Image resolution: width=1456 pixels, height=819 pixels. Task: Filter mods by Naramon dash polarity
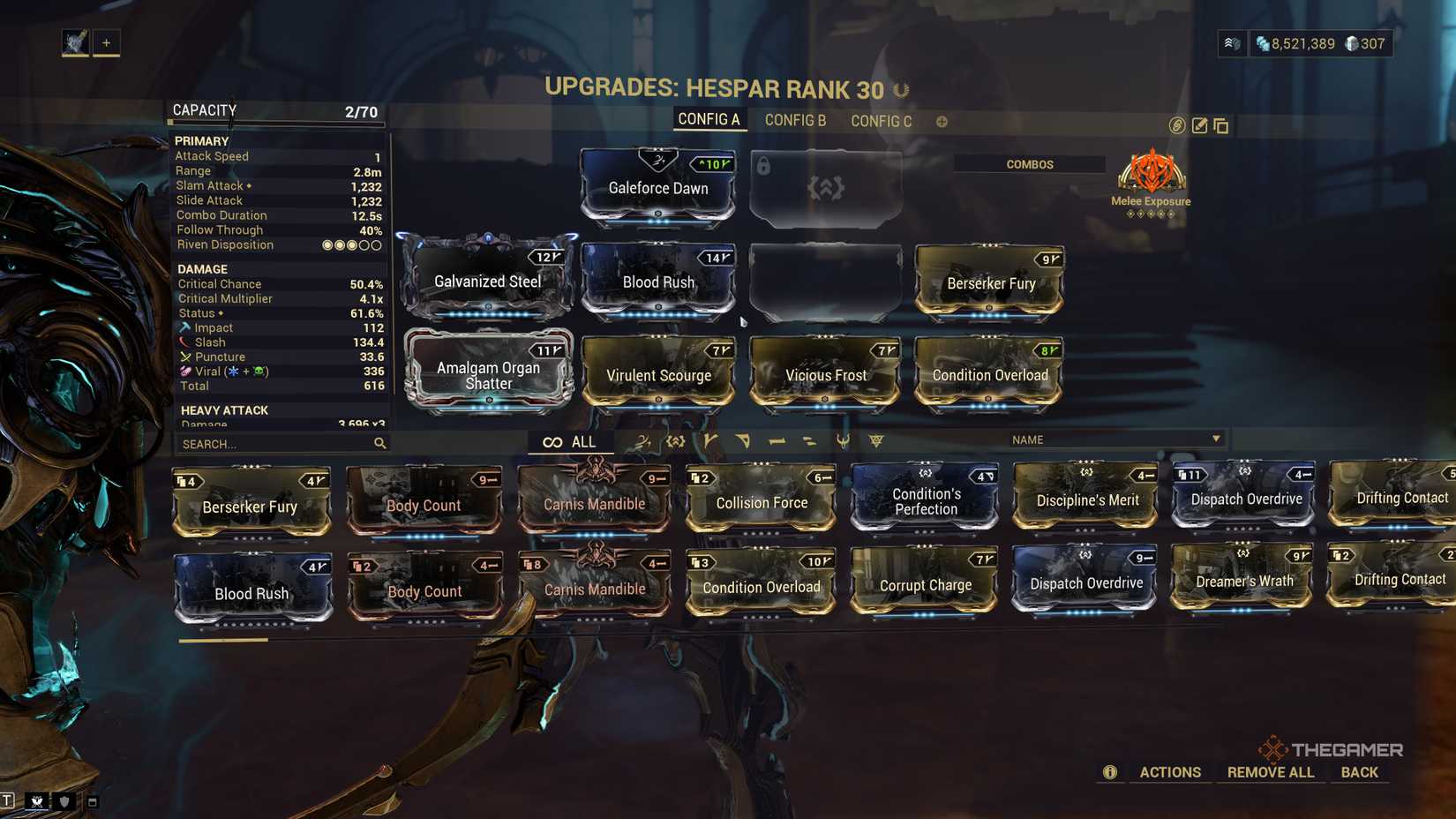click(777, 440)
